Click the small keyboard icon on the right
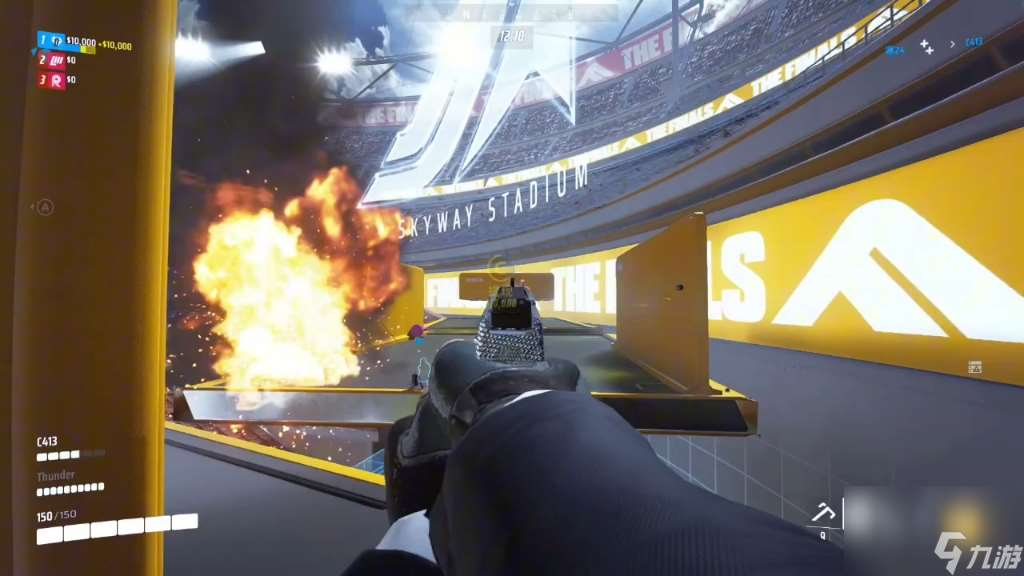The height and width of the screenshot is (576, 1024). pyautogui.click(x=975, y=368)
